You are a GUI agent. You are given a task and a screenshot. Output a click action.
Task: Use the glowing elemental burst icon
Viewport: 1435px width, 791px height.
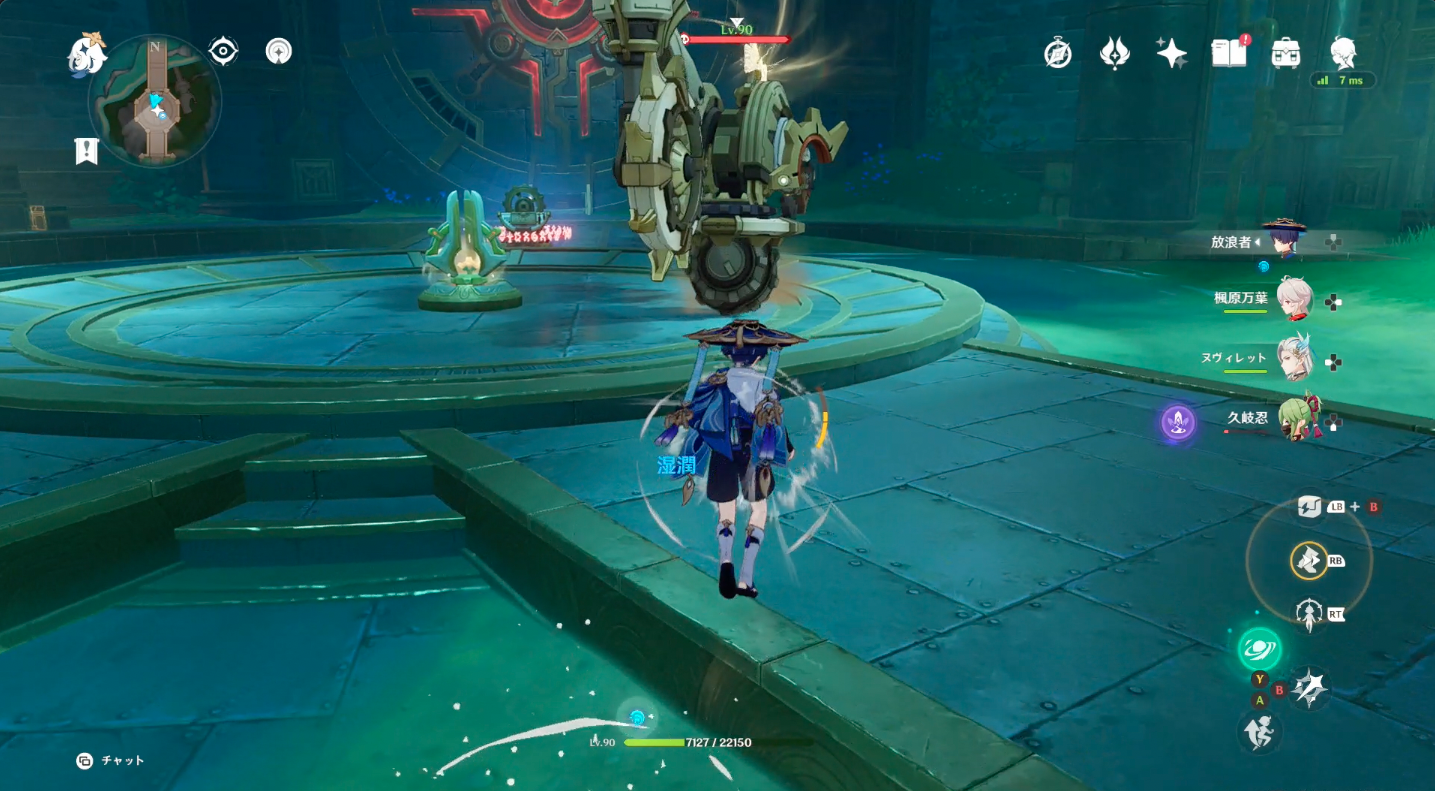tap(1259, 648)
